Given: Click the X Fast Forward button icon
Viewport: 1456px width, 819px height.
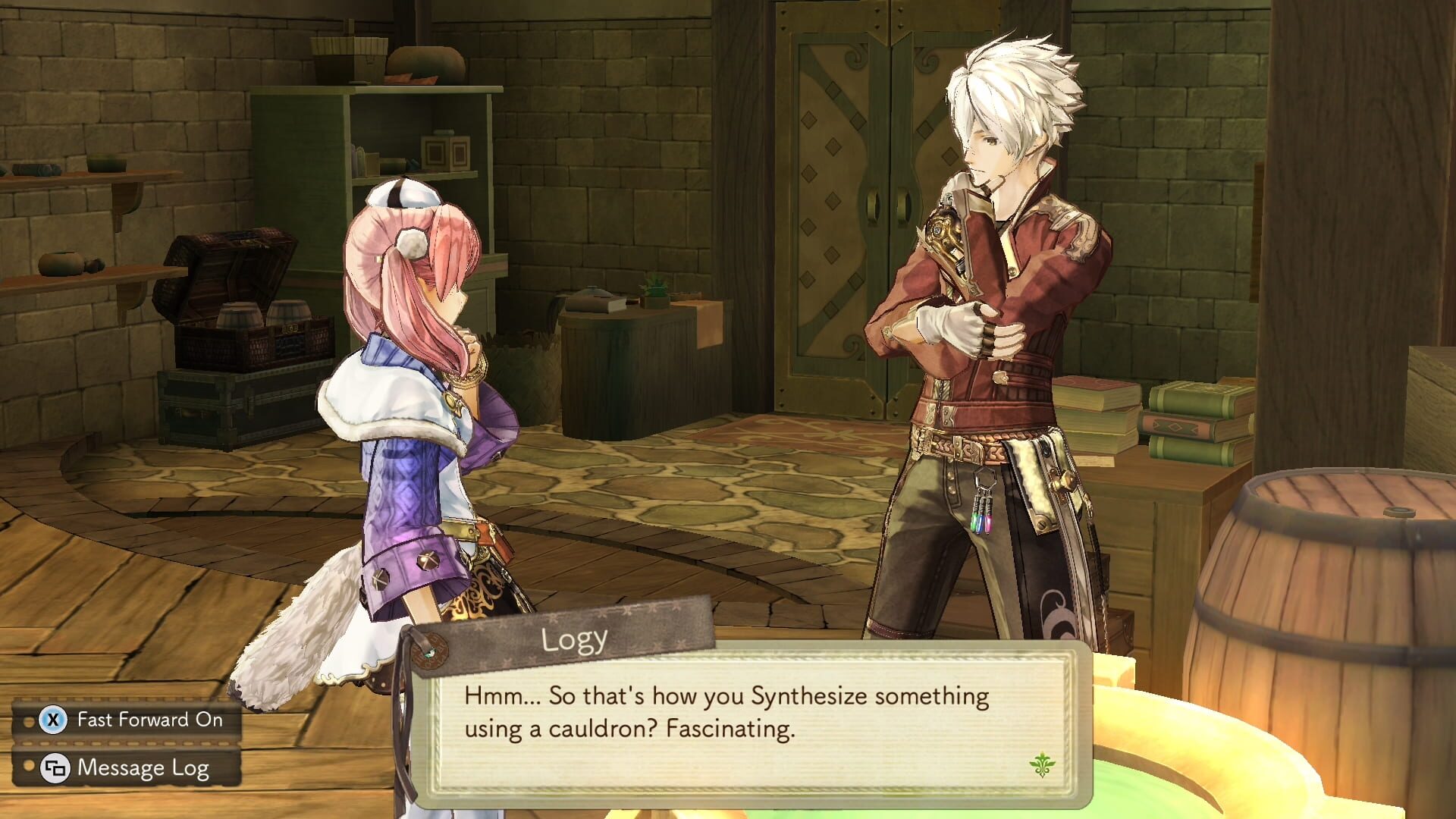Looking at the screenshot, I should [52, 720].
